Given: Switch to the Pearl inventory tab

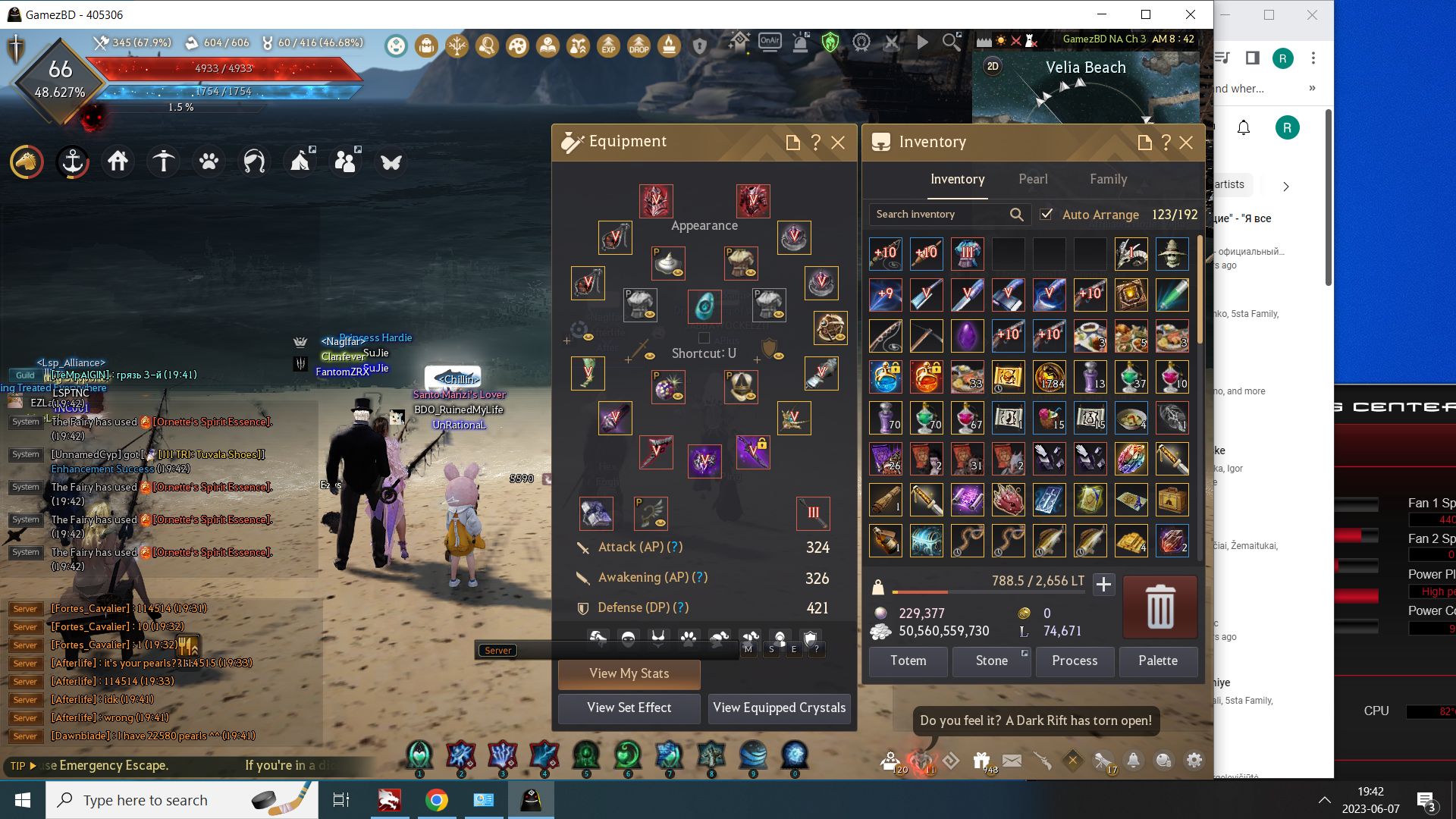Looking at the screenshot, I should click(x=1033, y=179).
